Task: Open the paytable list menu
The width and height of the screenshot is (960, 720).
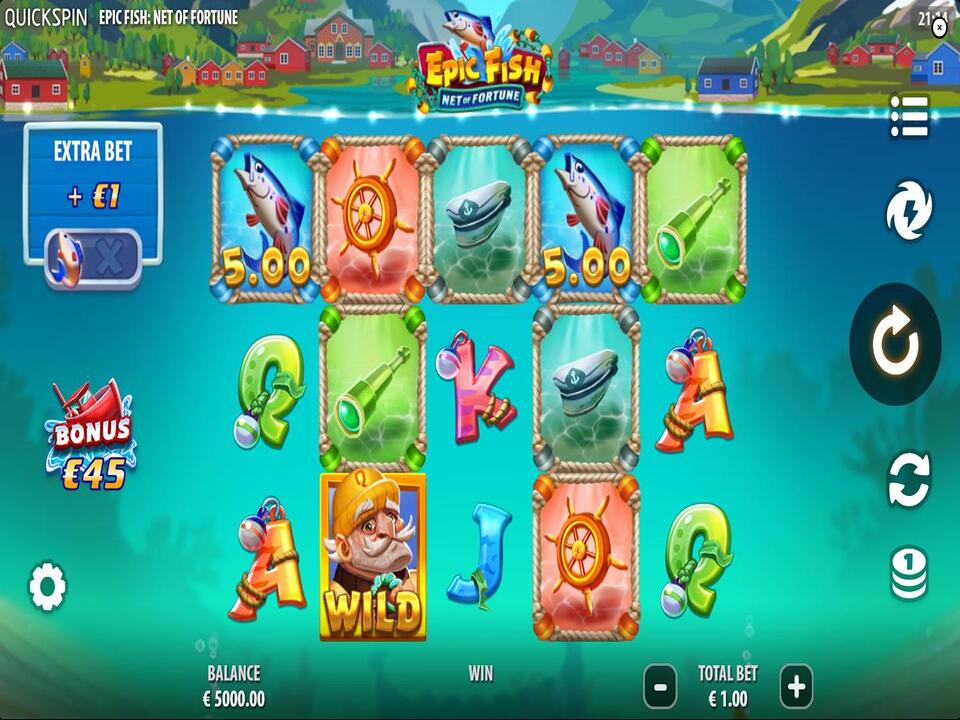Action: (x=909, y=117)
